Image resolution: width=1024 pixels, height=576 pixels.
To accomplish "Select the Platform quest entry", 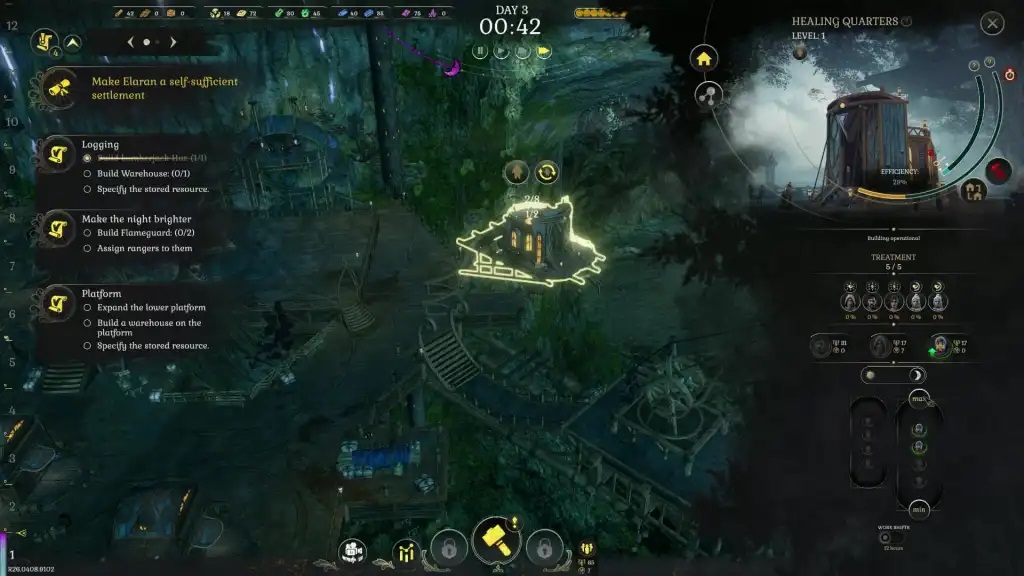I will click(101, 294).
